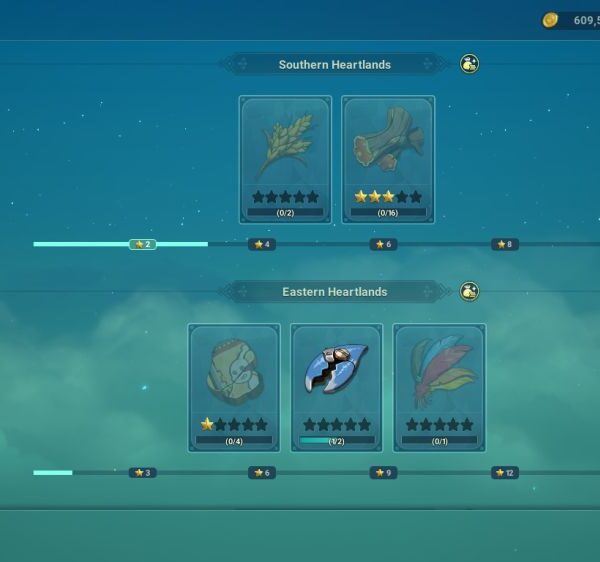Claim the 2-star Southern Heartlands milestone
The height and width of the screenshot is (562, 600).
coord(142,244)
